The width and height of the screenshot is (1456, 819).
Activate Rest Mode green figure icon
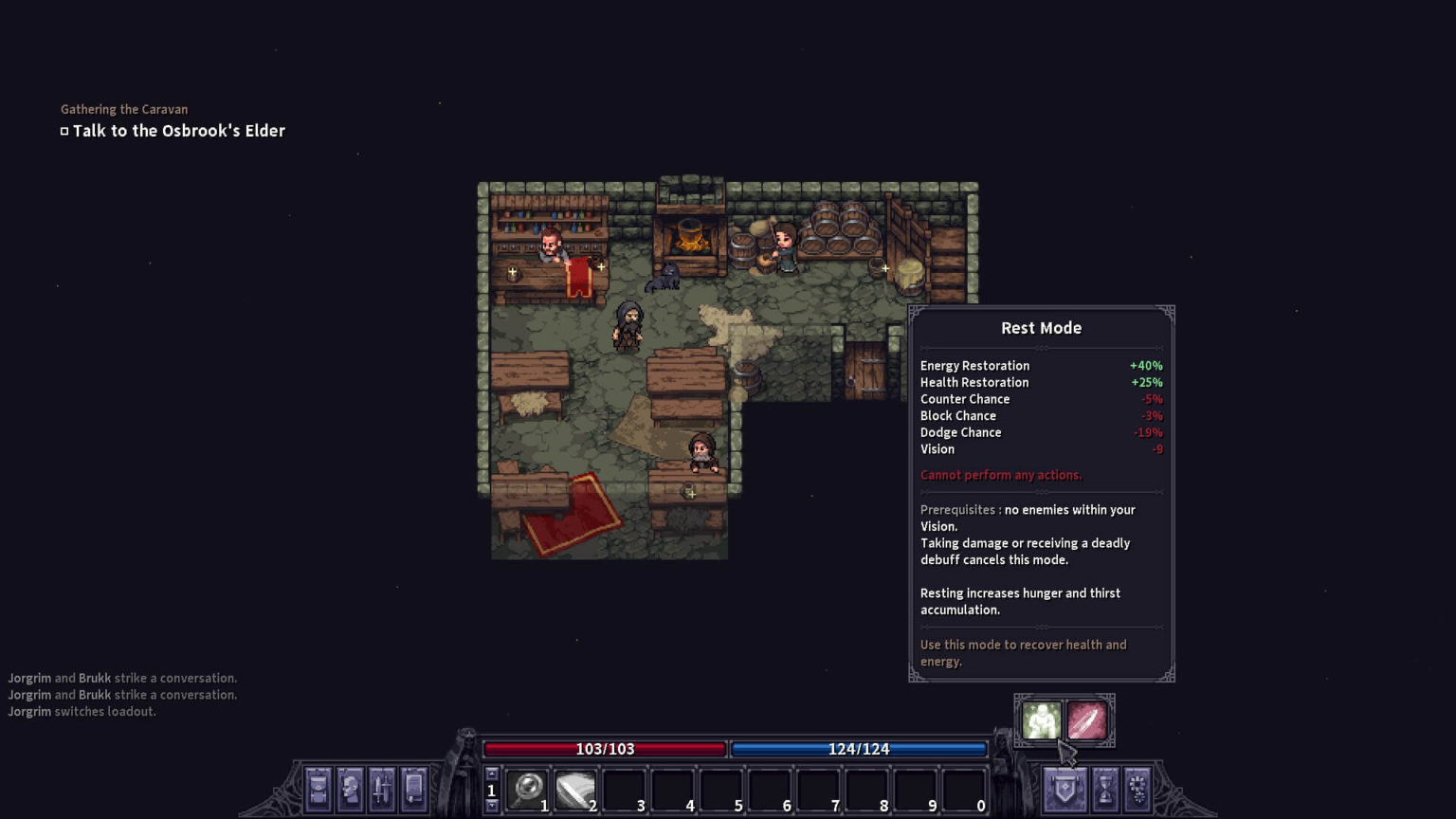[x=1041, y=721]
